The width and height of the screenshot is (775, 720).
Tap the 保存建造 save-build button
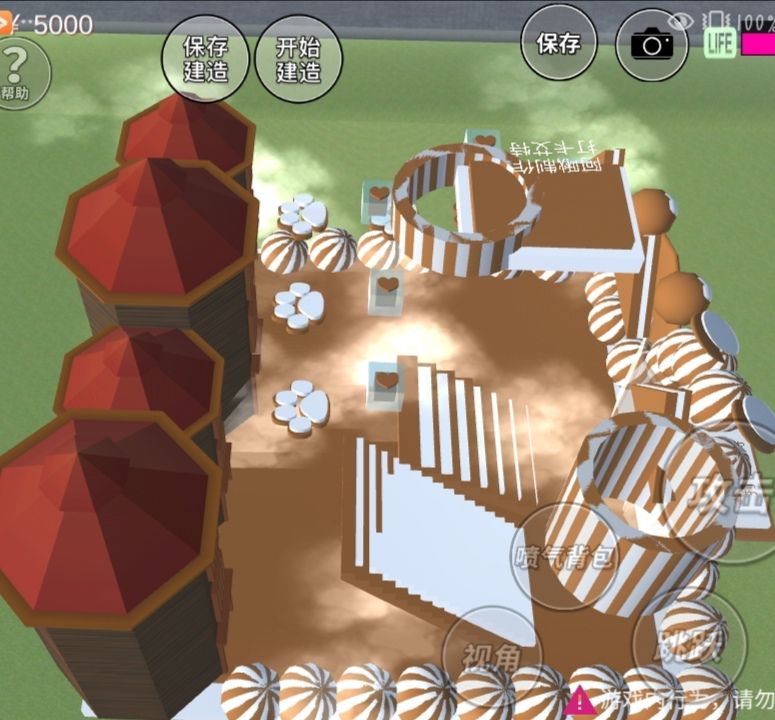coord(204,57)
